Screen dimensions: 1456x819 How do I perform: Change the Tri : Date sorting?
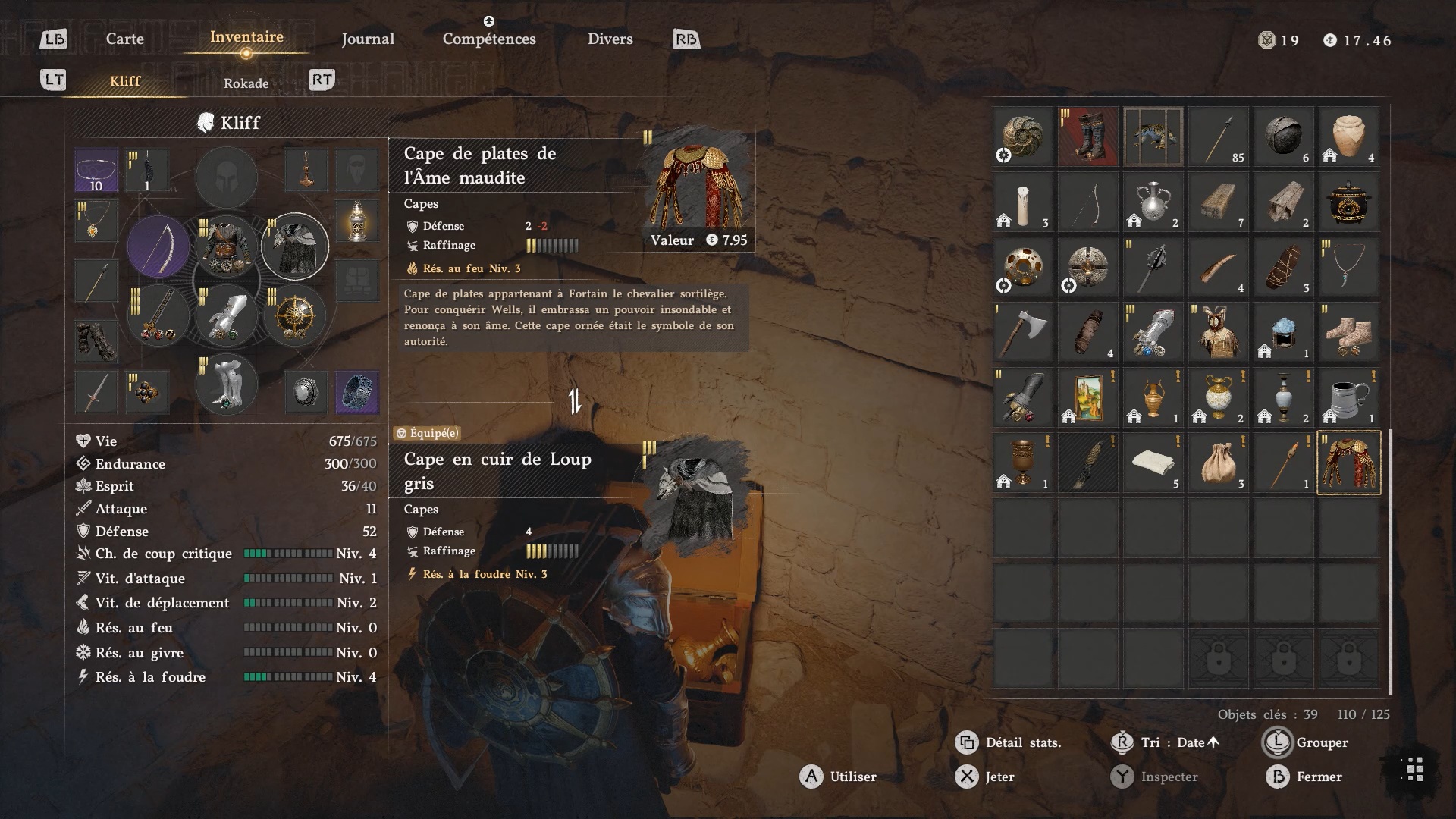[1168, 742]
